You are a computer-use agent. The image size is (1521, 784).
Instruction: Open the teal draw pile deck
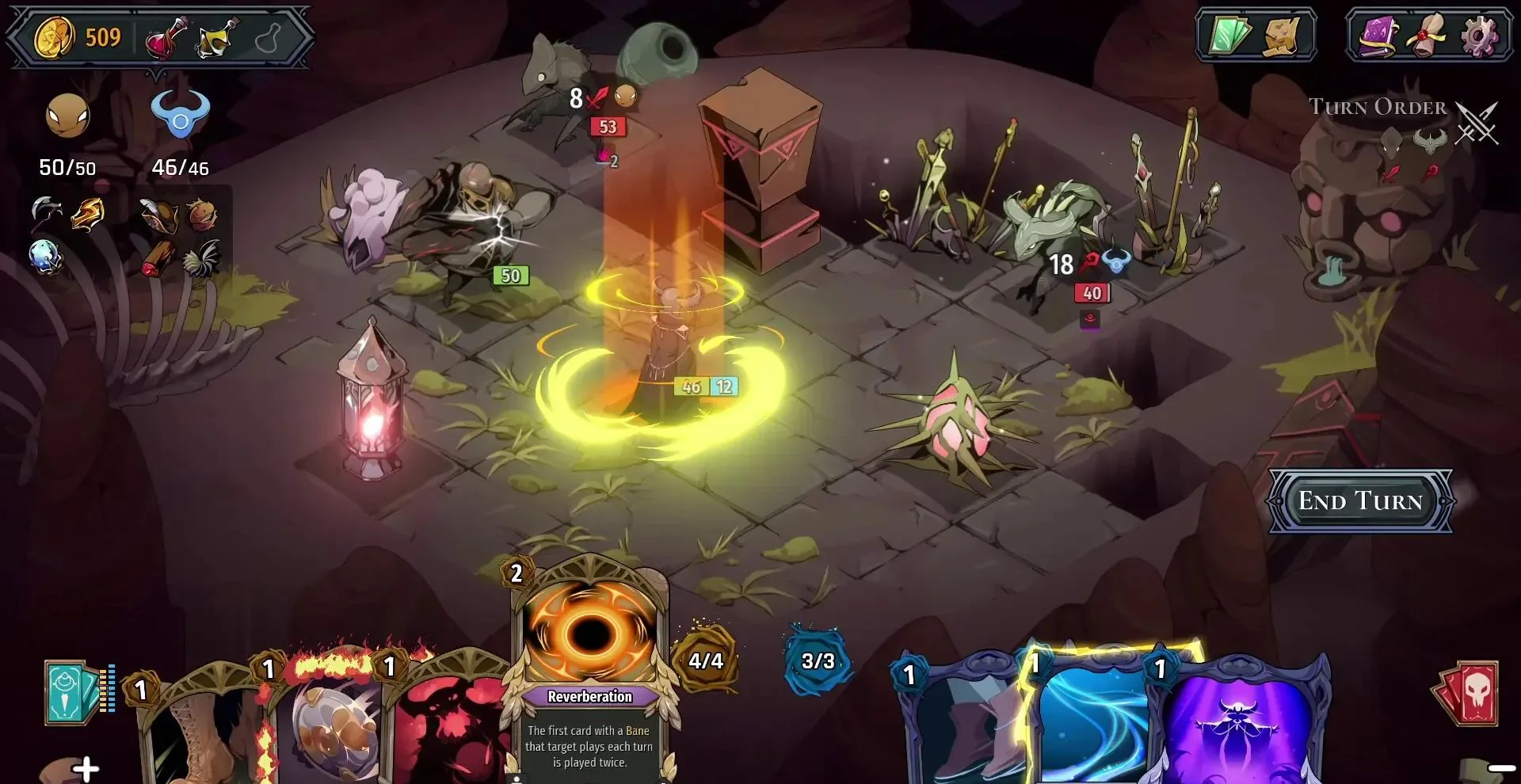coord(73,693)
